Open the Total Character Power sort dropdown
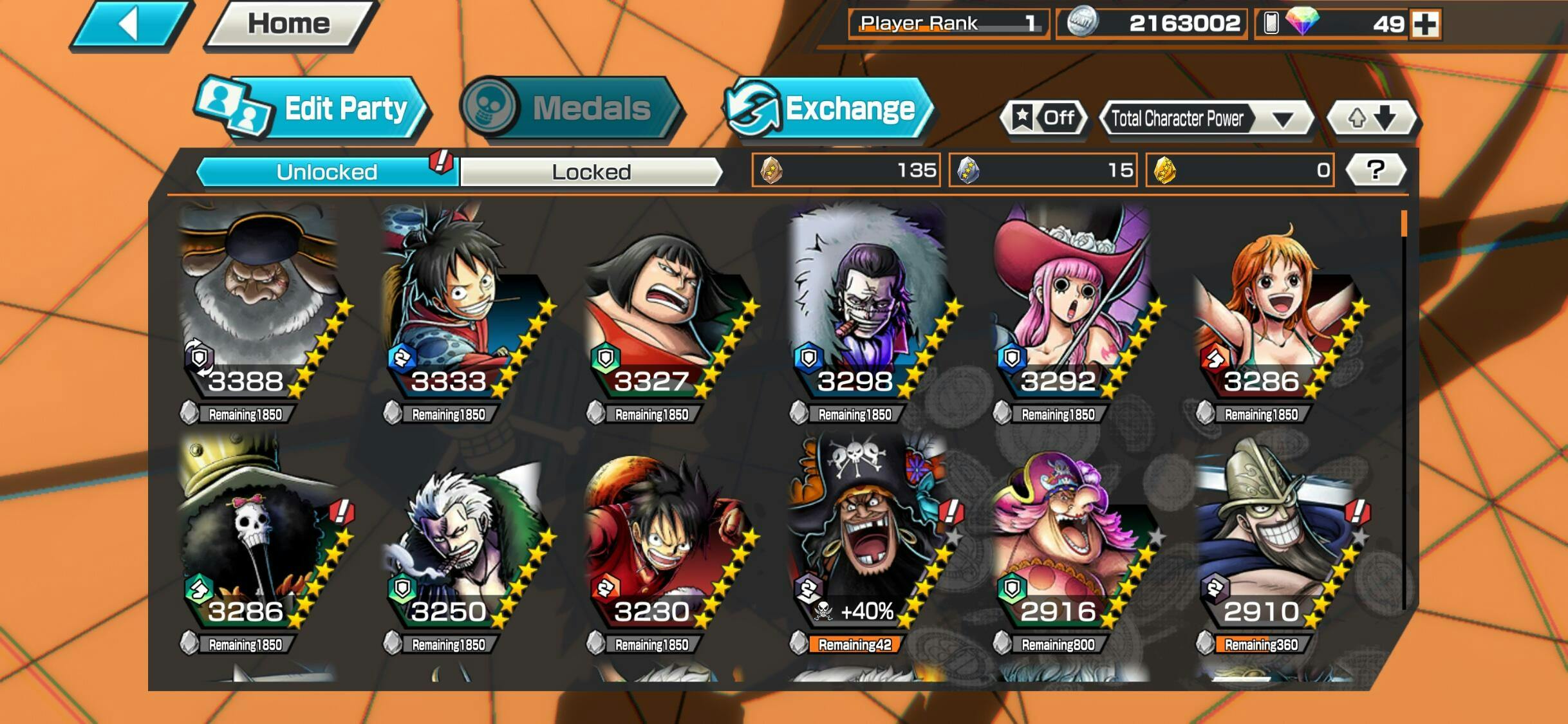Image resolution: width=1568 pixels, height=724 pixels. pyautogui.click(x=1205, y=119)
